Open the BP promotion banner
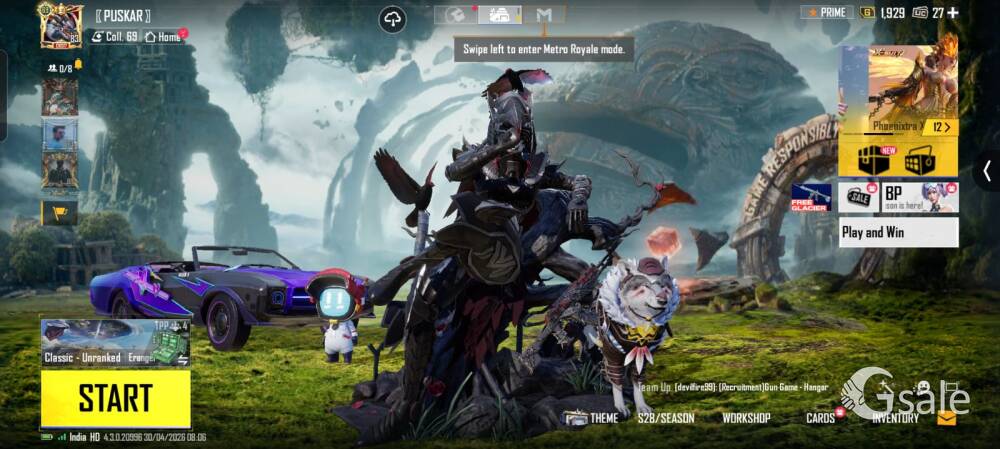Screen dimensions: 1000x449 [919, 197]
